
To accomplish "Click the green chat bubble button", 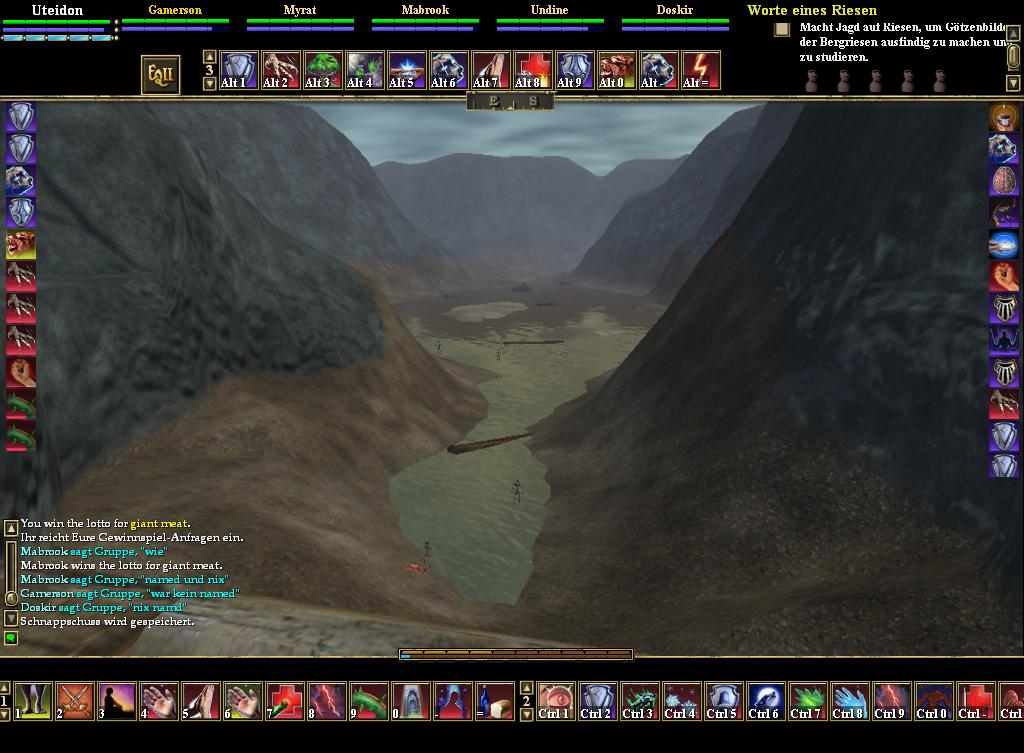I will pyautogui.click(x=11, y=638).
